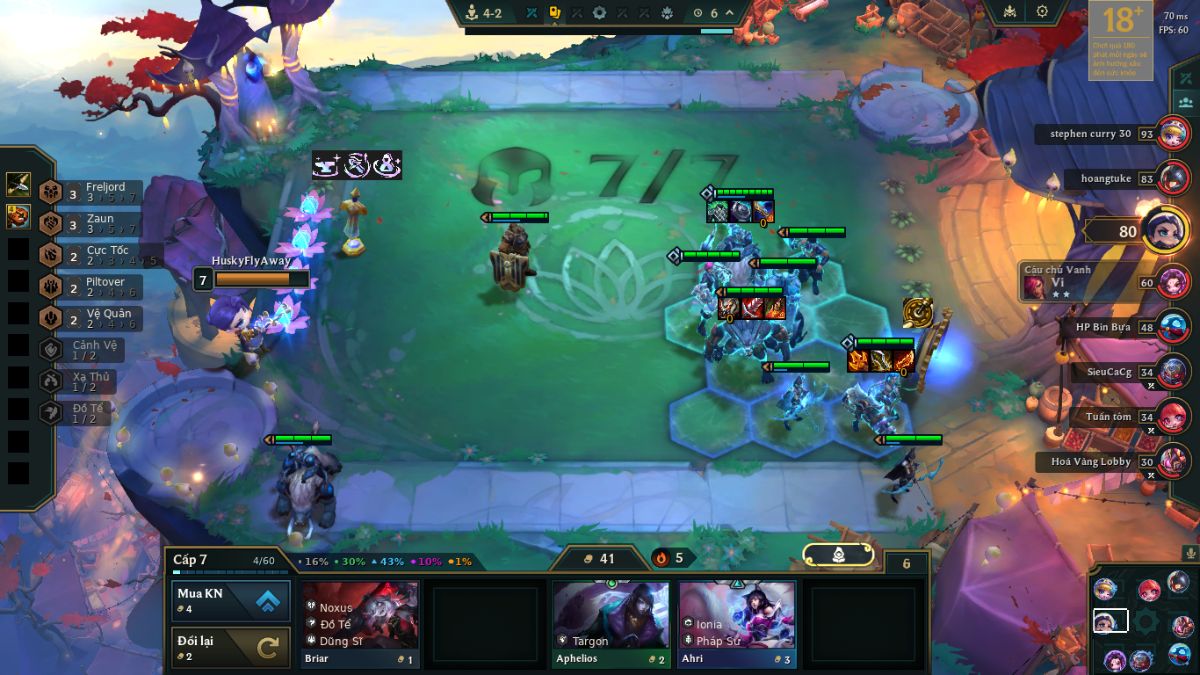Buy experience with the Mua KN button
Viewport: 1200px width, 675px height.
(x=231, y=600)
